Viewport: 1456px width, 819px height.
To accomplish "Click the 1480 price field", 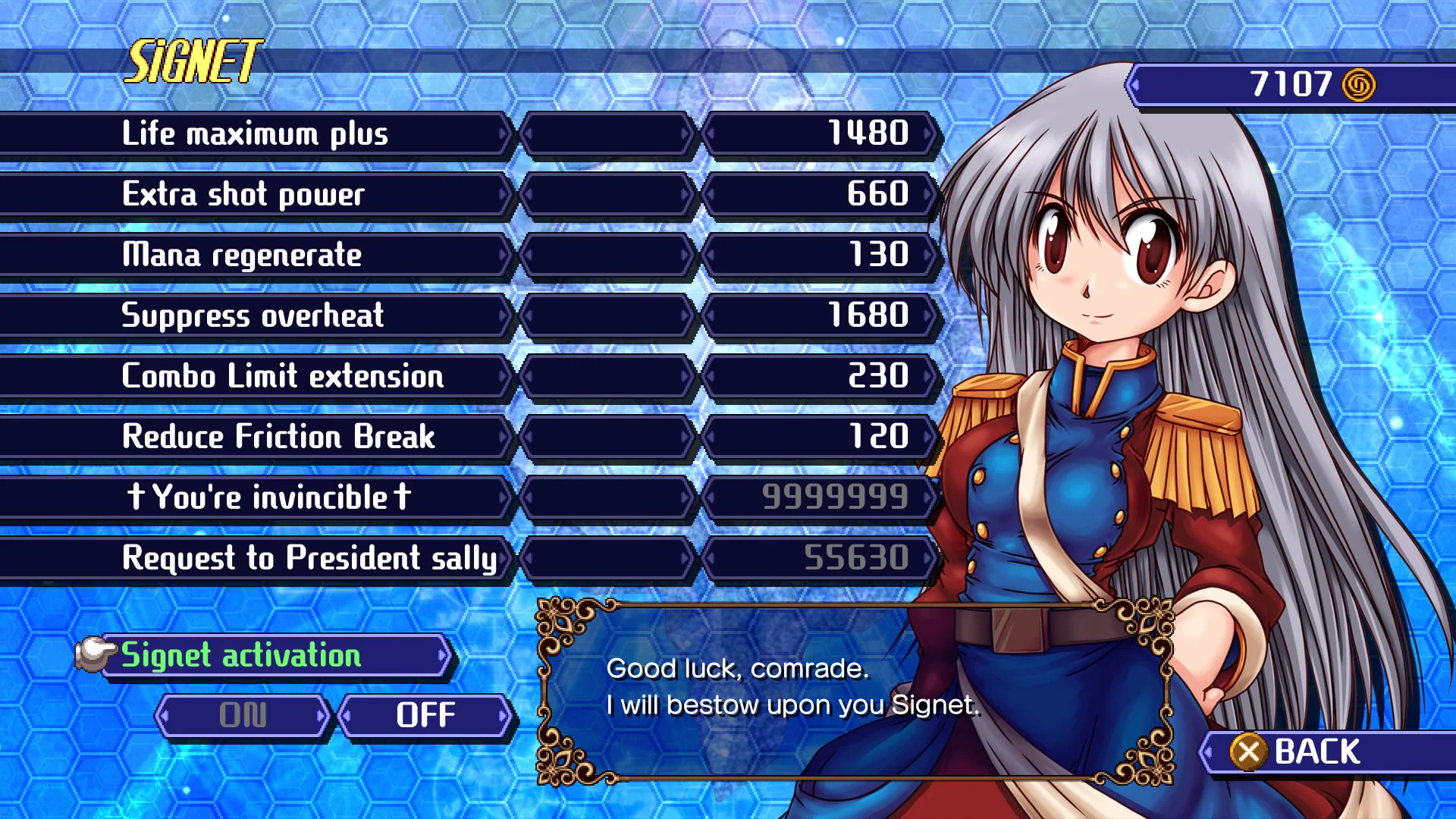I will coord(823,134).
